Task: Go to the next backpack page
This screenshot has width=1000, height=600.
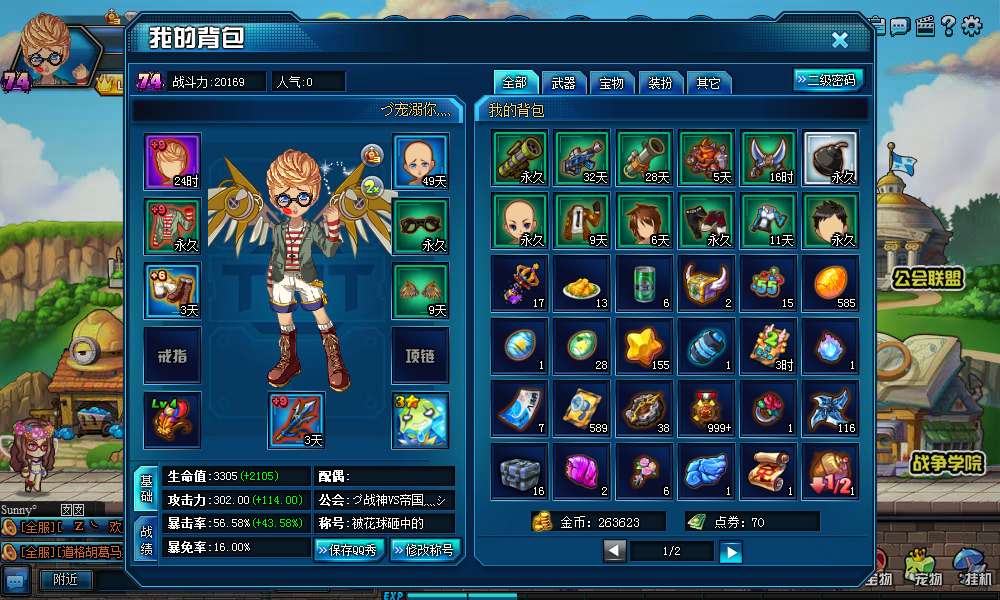Action: click(x=732, y=551)
